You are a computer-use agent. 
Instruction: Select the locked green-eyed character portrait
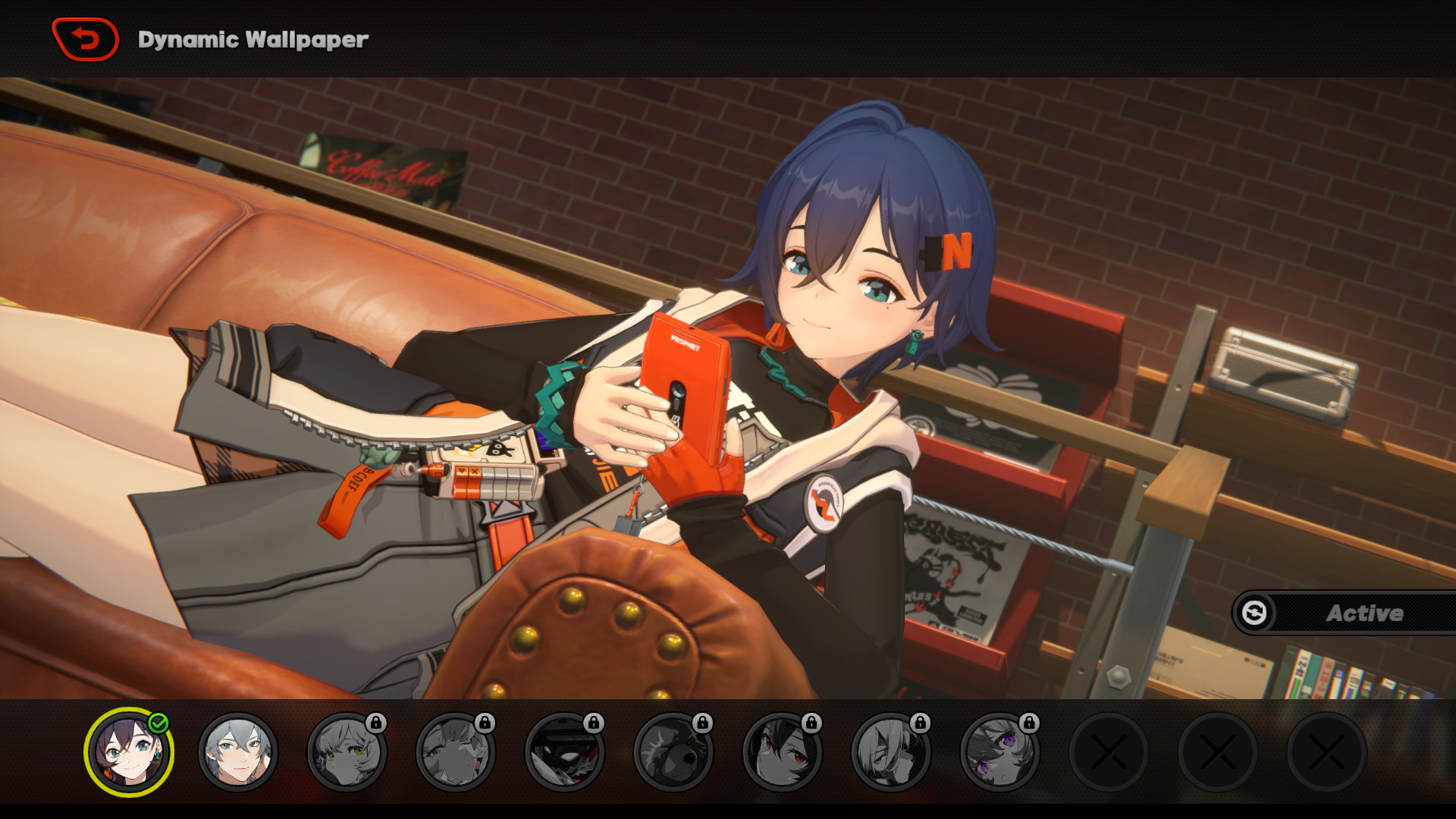[x=347, y=752]
